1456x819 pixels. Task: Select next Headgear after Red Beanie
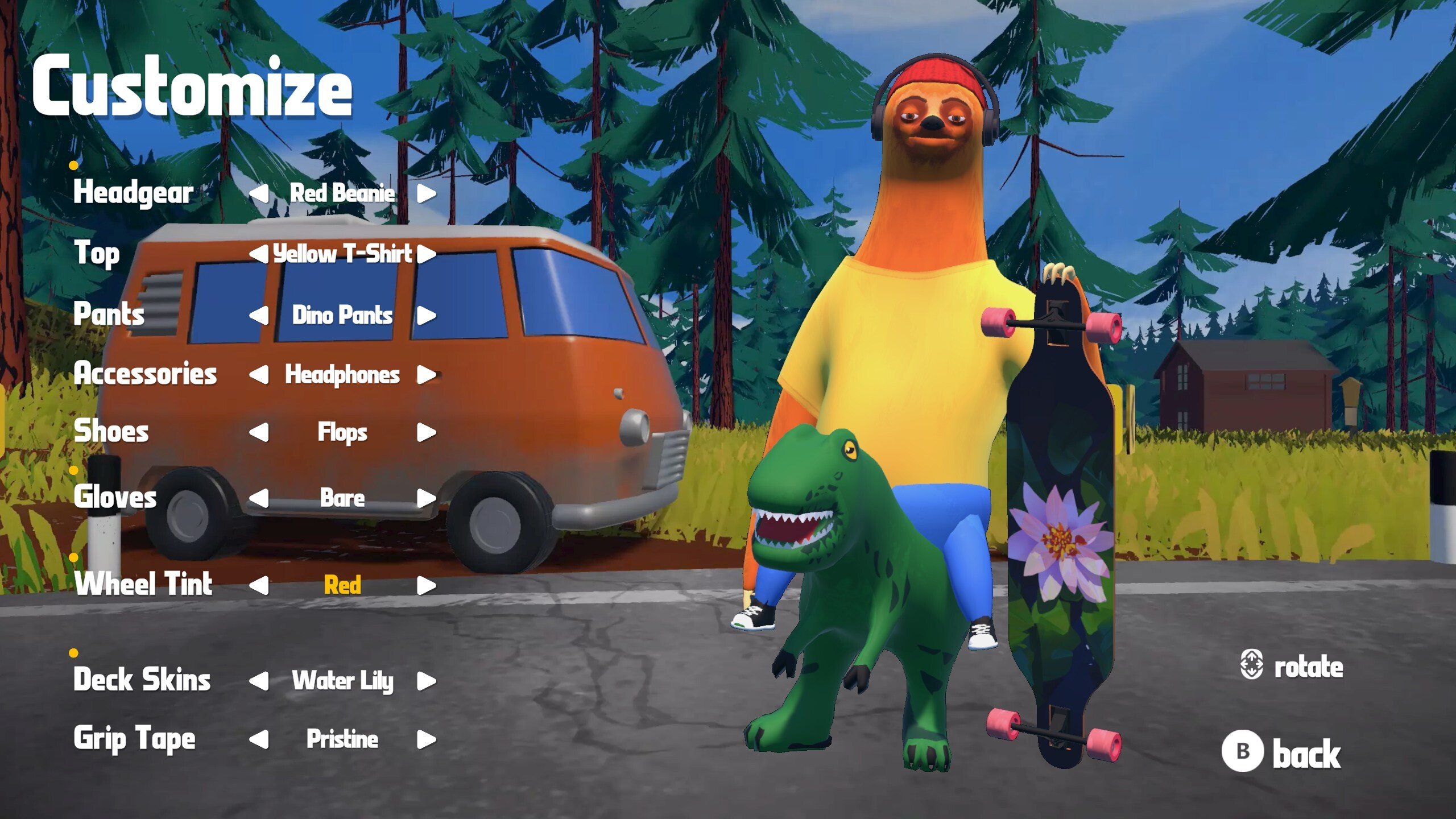pyautogui.click(x=426, y=193)
